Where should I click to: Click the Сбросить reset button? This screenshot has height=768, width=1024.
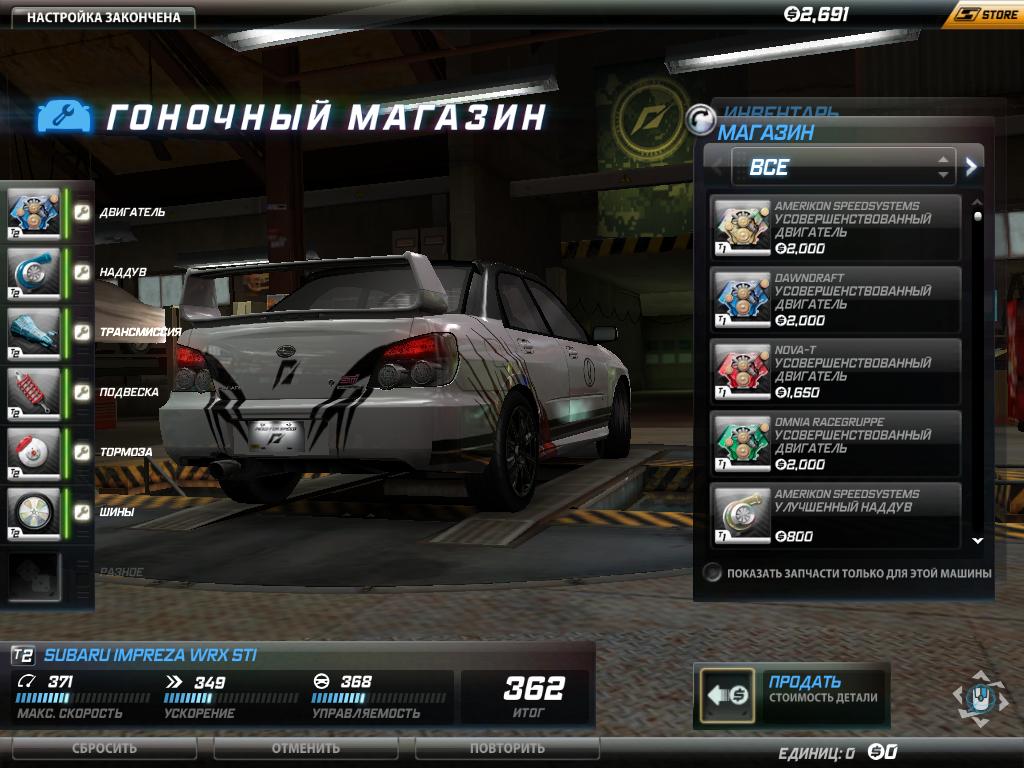(105, 748)
